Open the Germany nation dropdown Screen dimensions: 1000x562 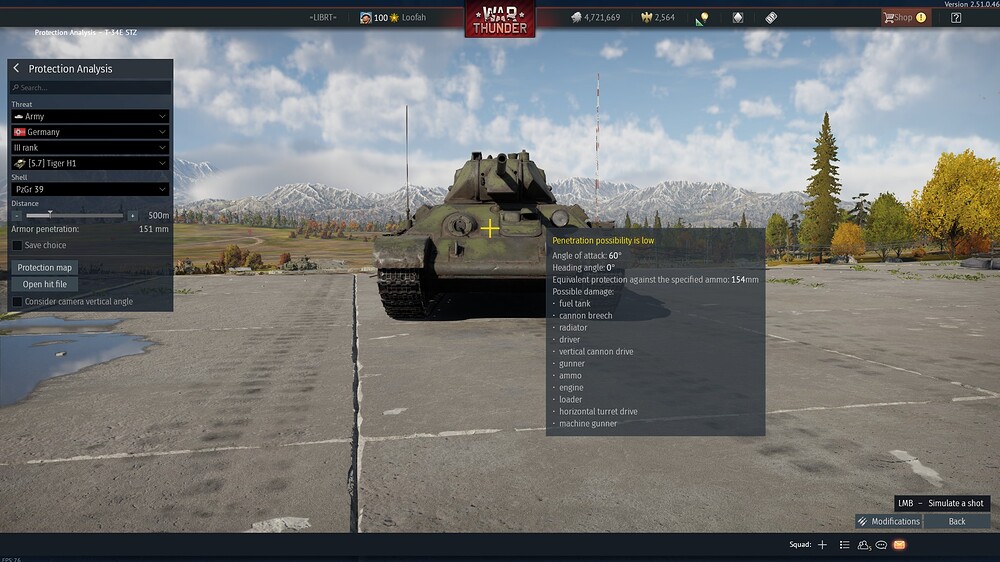click(x=89, y=132)
